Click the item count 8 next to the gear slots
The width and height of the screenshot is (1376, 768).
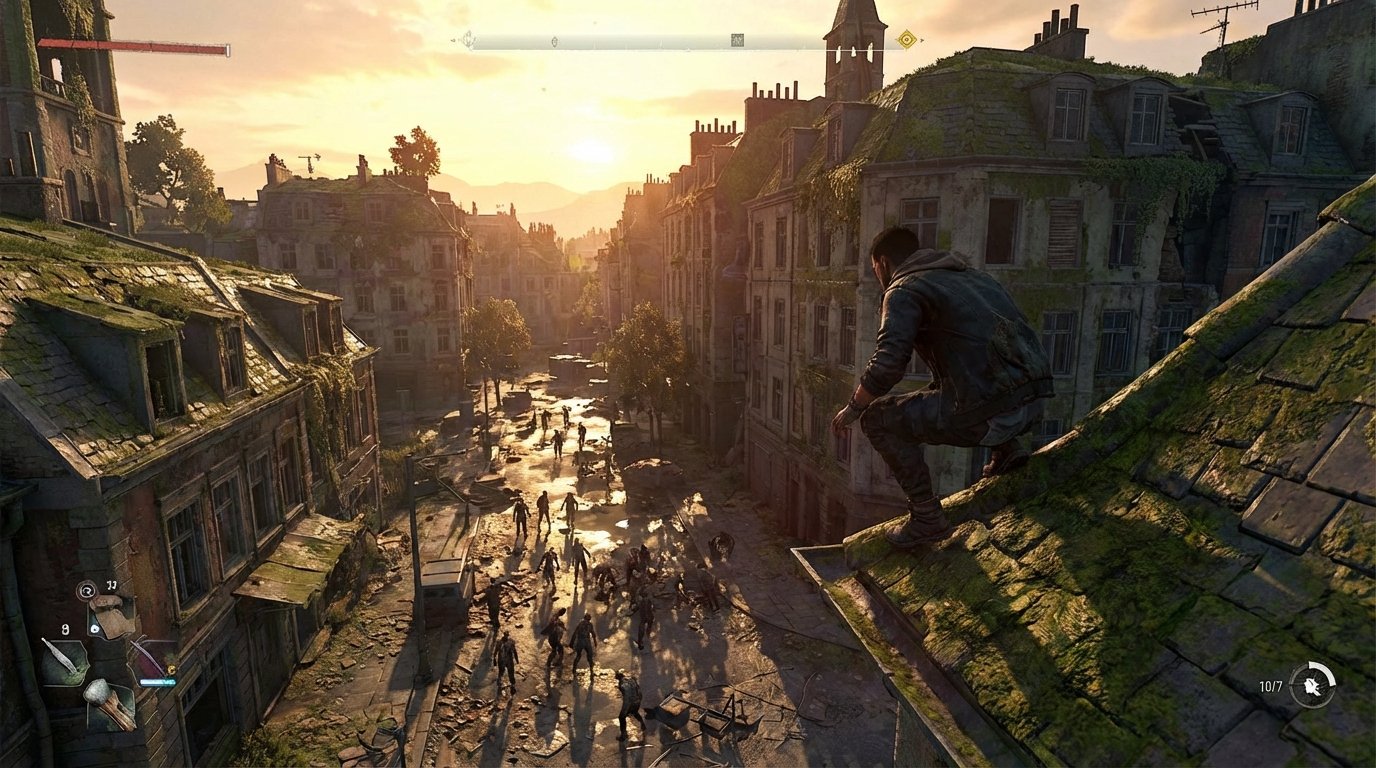coord(65,628)
